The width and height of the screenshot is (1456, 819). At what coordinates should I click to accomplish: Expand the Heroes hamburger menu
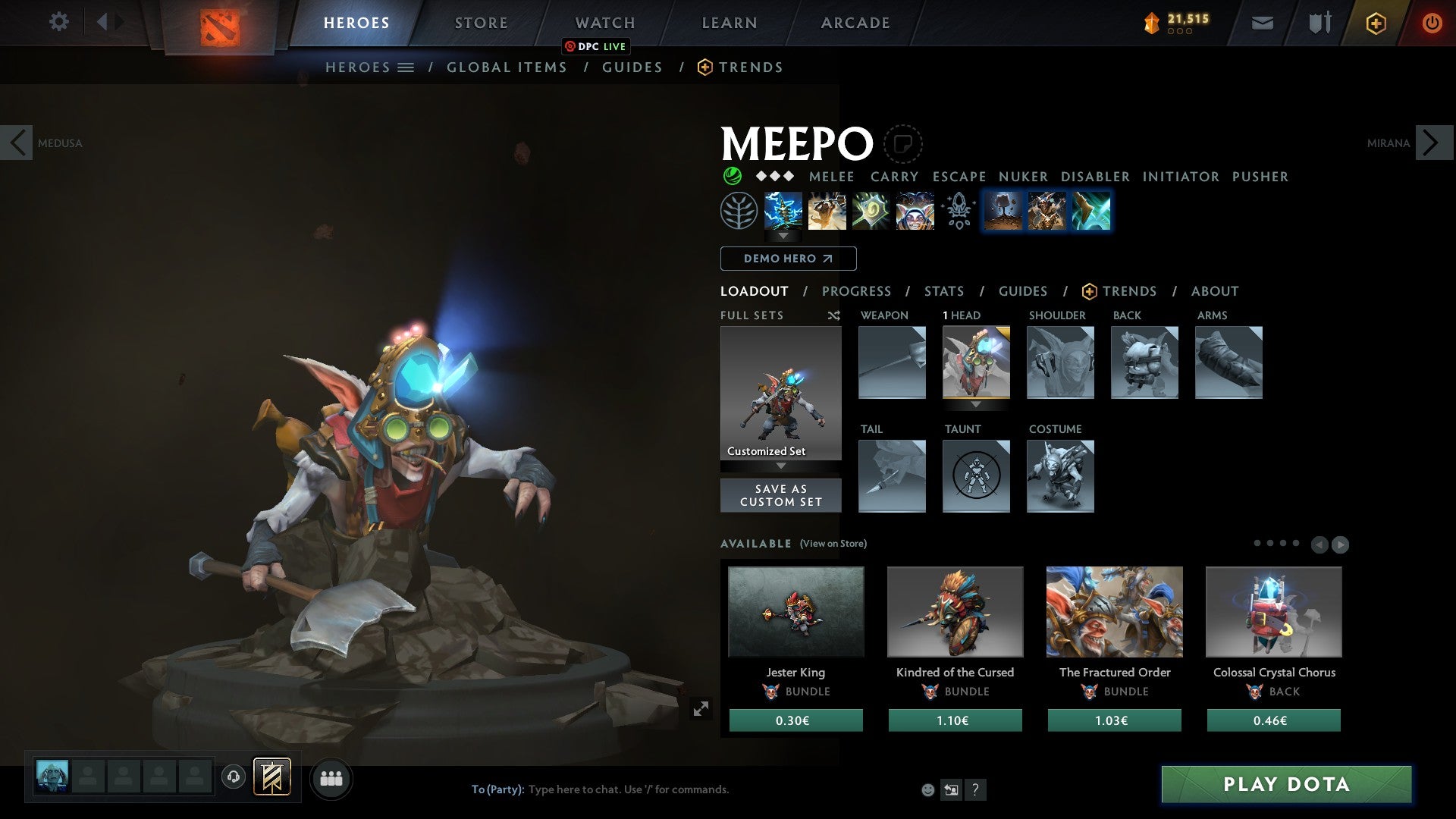406,67
